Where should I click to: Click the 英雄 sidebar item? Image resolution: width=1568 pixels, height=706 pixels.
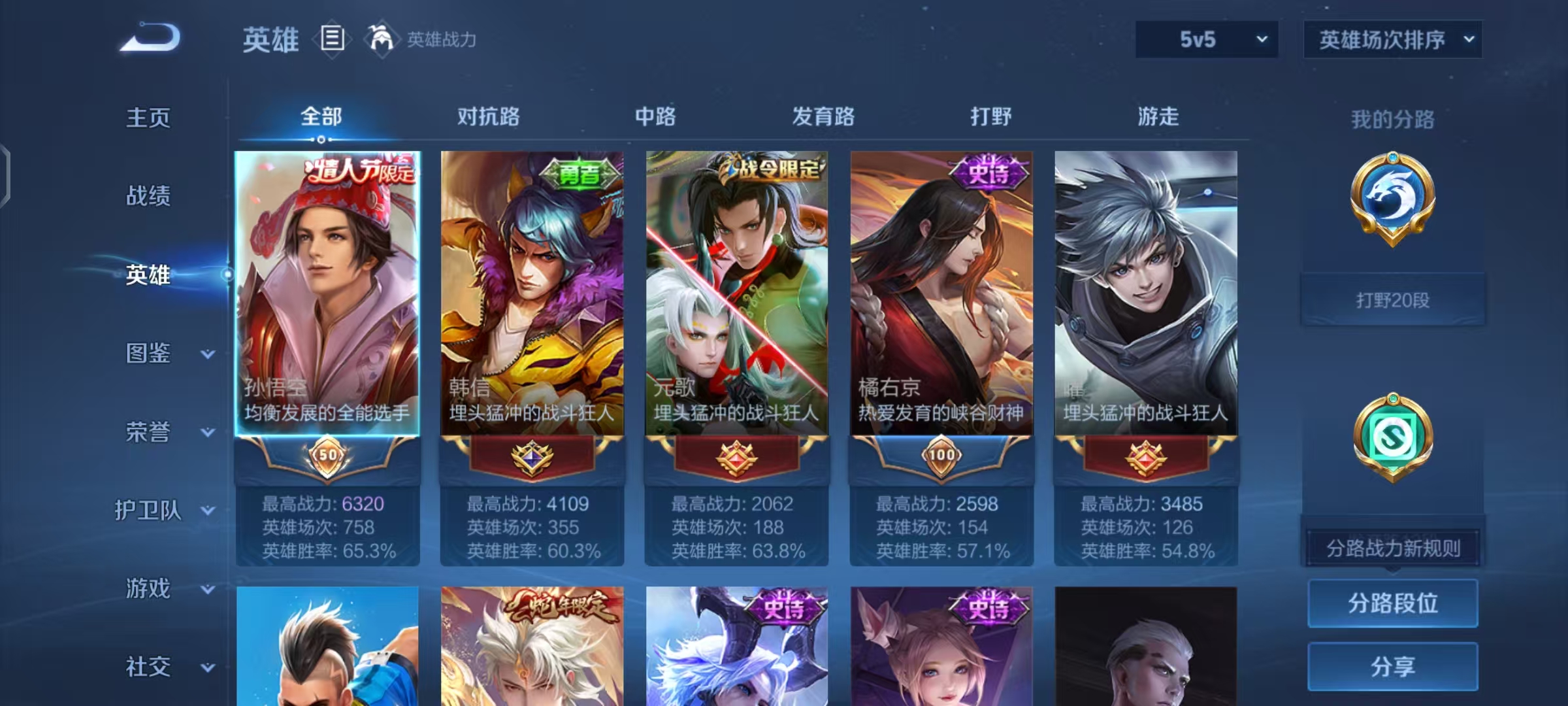148,276
